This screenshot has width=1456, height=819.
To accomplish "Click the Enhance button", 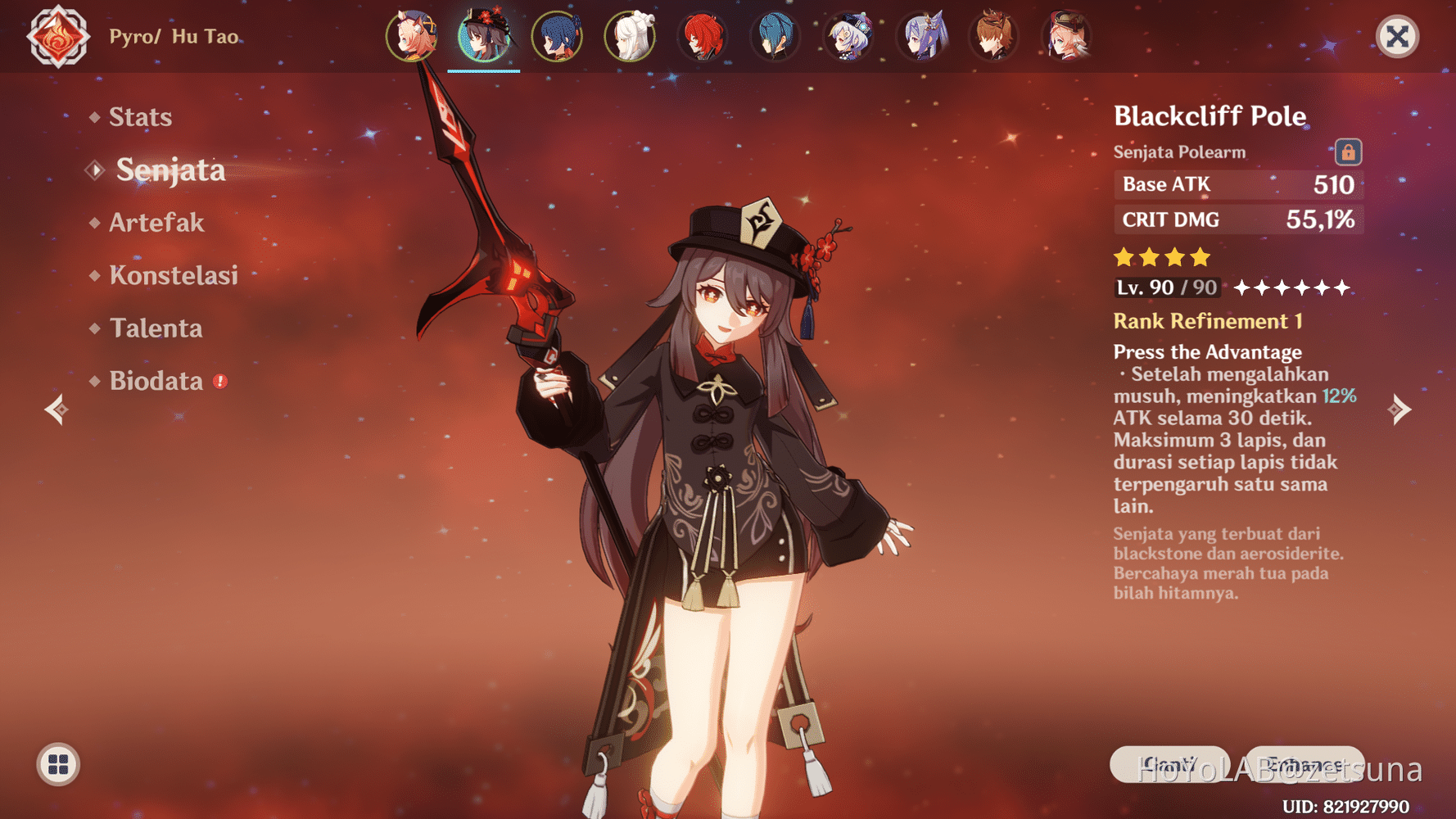I will click(1306, 764).
